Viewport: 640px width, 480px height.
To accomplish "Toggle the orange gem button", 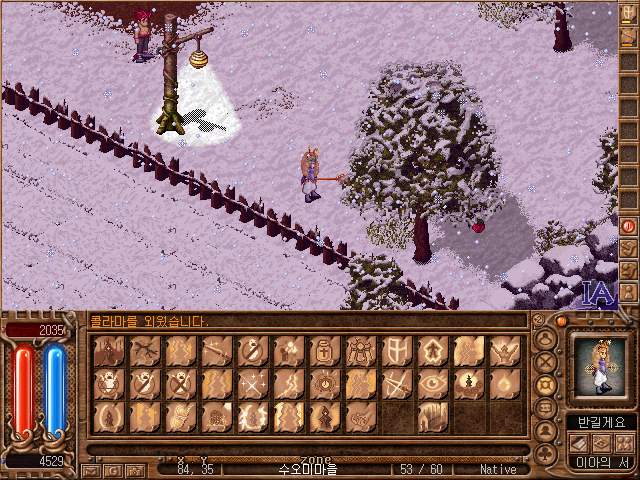I will tap(561, 321).
